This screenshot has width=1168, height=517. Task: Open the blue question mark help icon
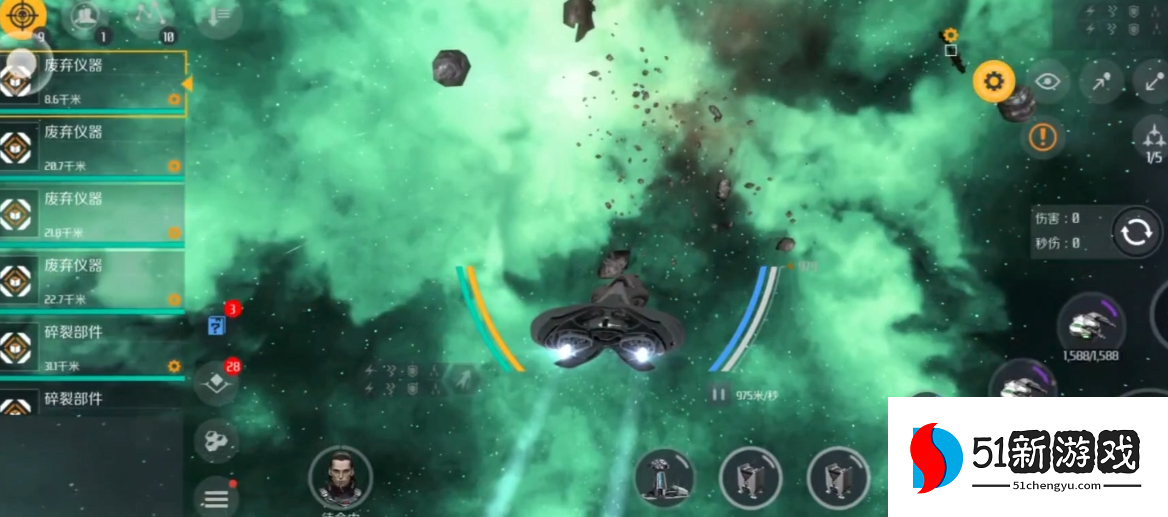coord(216,325)
